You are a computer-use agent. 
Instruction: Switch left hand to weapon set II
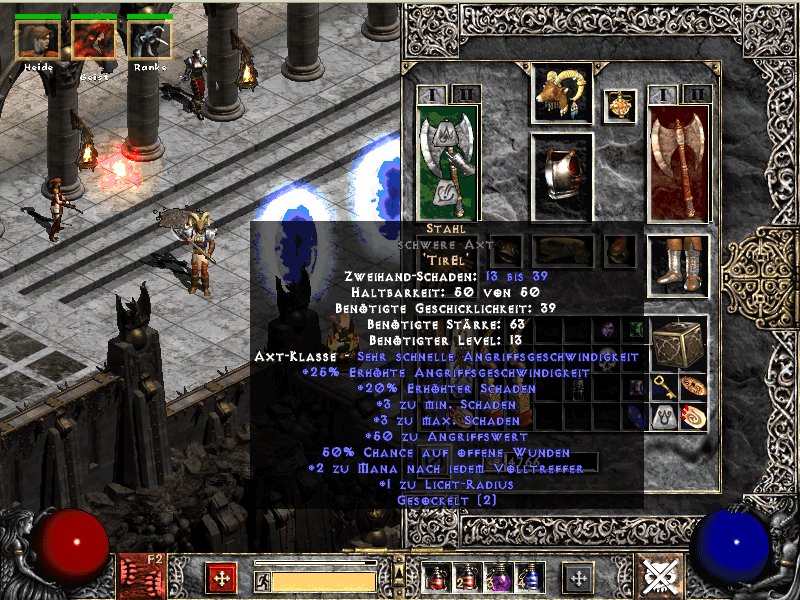tap(465, 95)
